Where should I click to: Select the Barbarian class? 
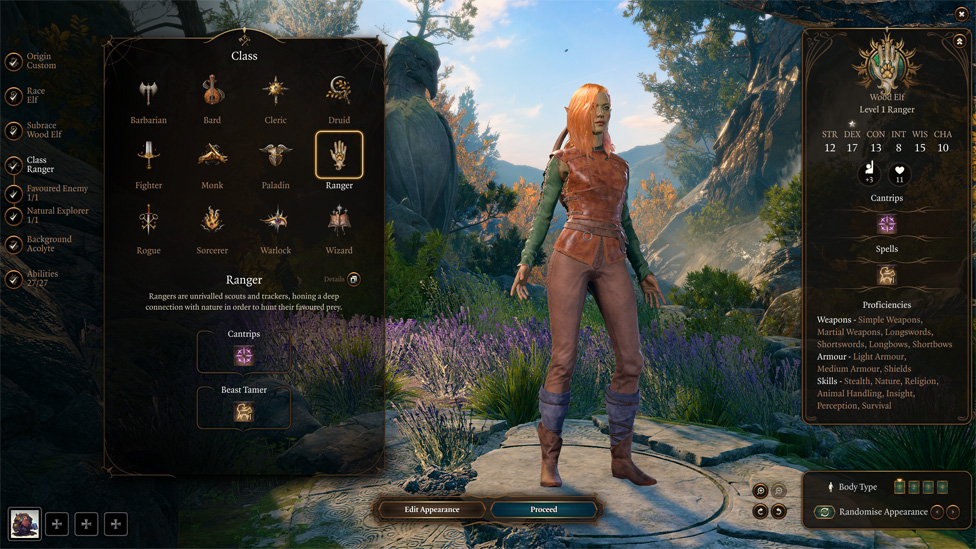(148, 94)
